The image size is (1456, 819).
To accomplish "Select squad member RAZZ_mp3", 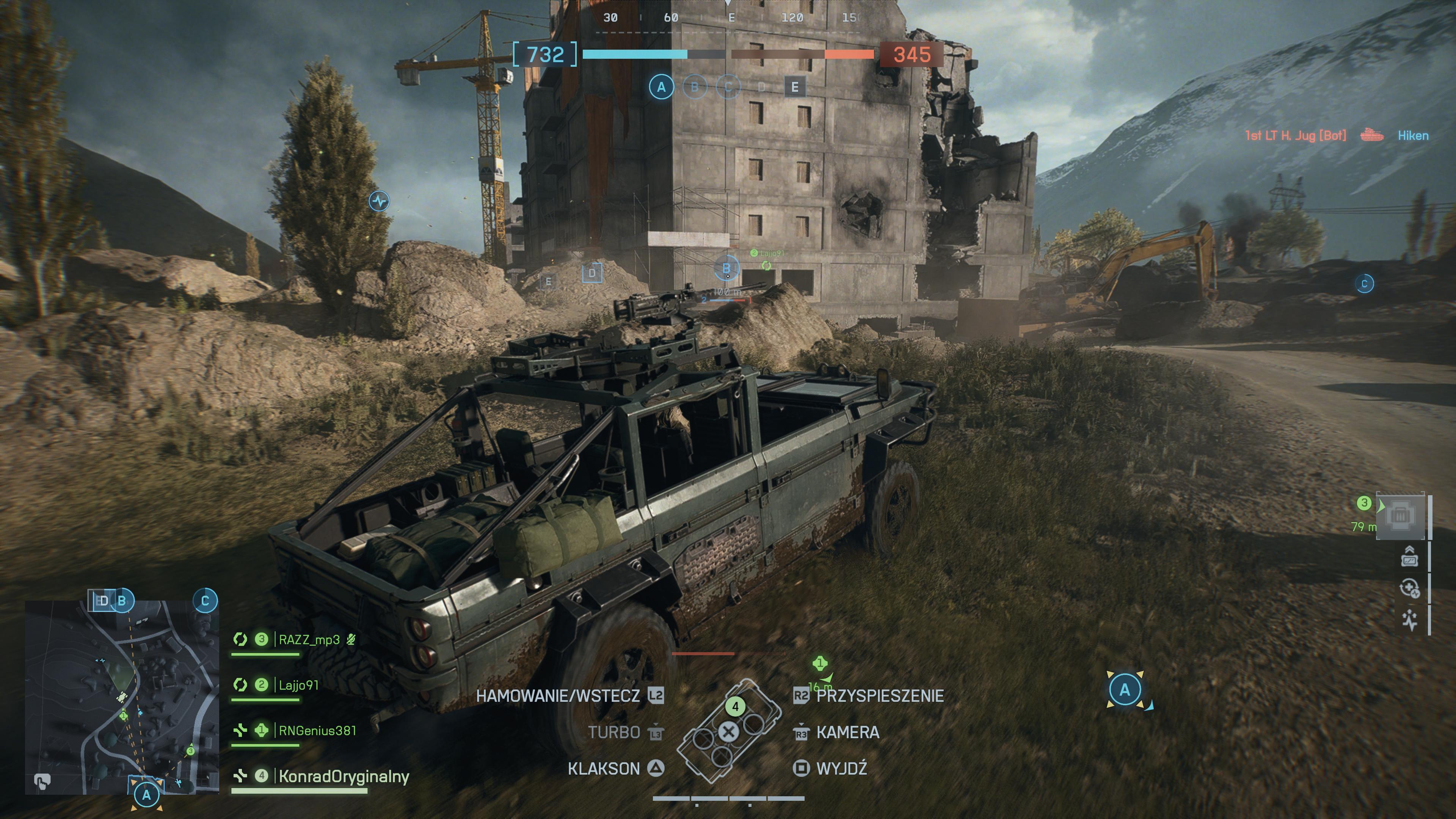I will click(x=309, y=639).
